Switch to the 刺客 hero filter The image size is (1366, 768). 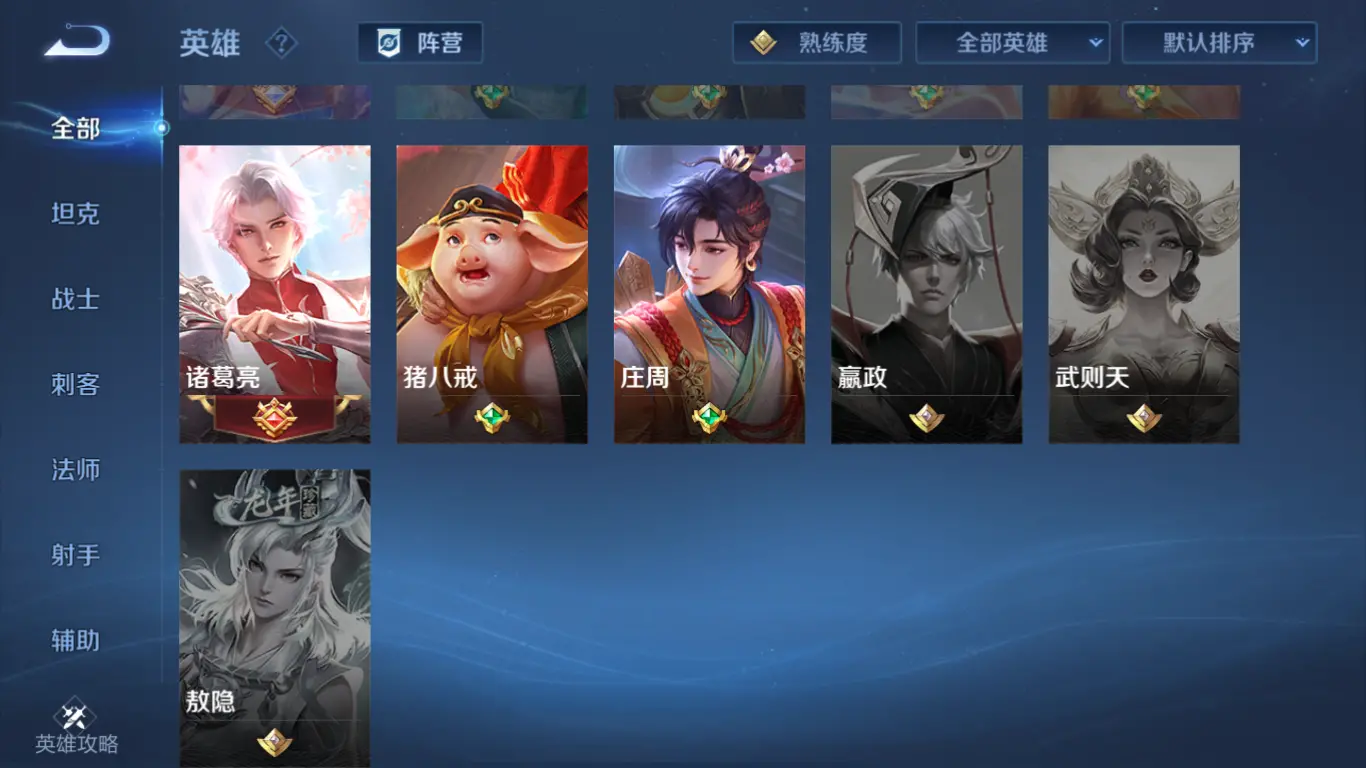73,384
